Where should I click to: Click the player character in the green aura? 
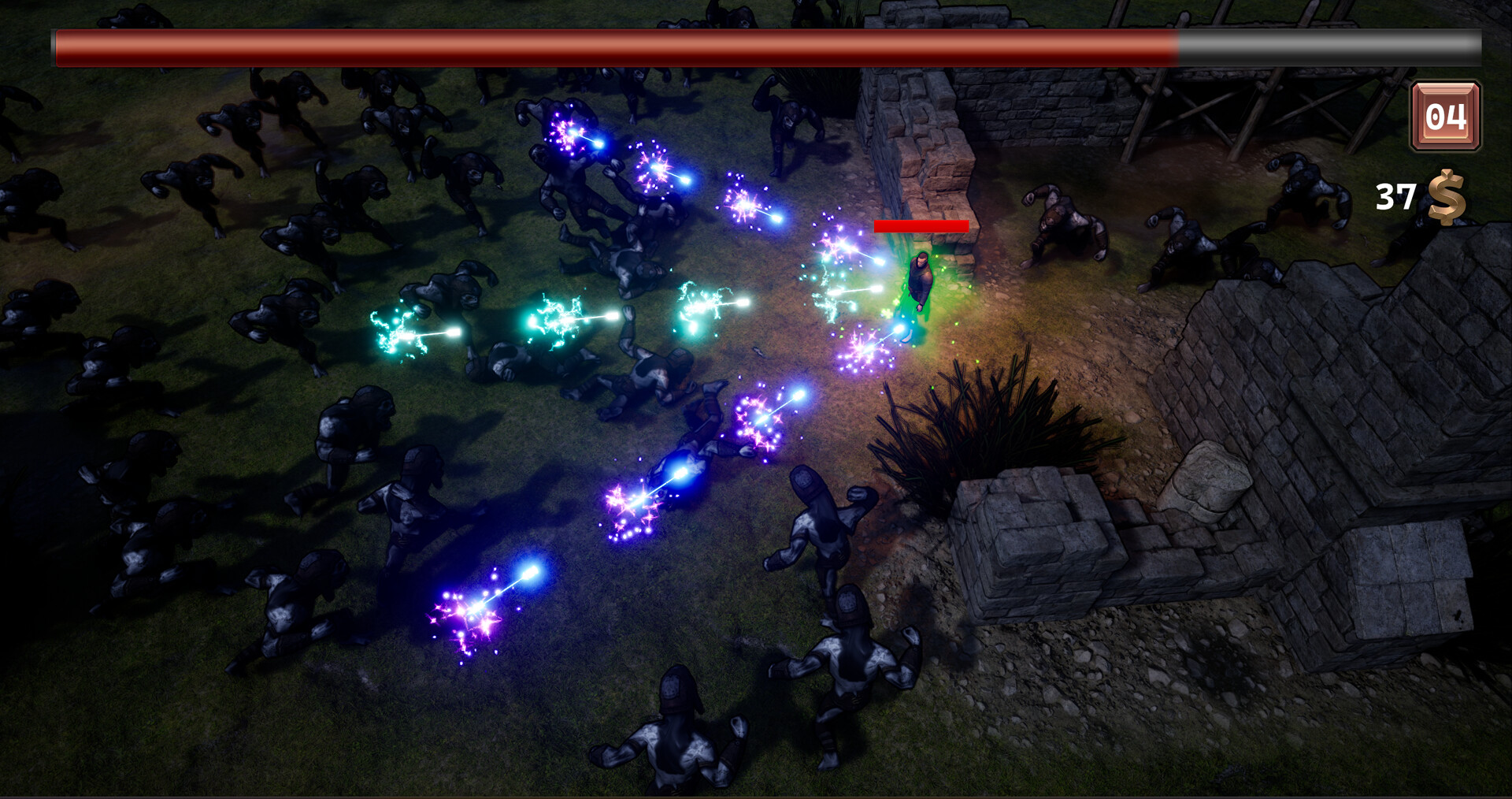pyautogui.click(x=920, y=280)
